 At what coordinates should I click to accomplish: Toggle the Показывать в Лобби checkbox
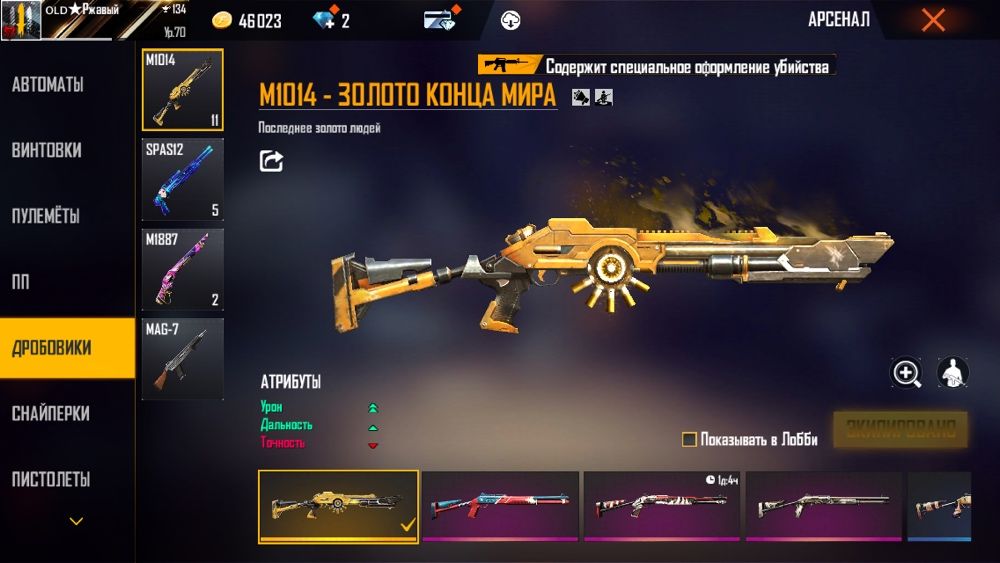pos(689,440)
